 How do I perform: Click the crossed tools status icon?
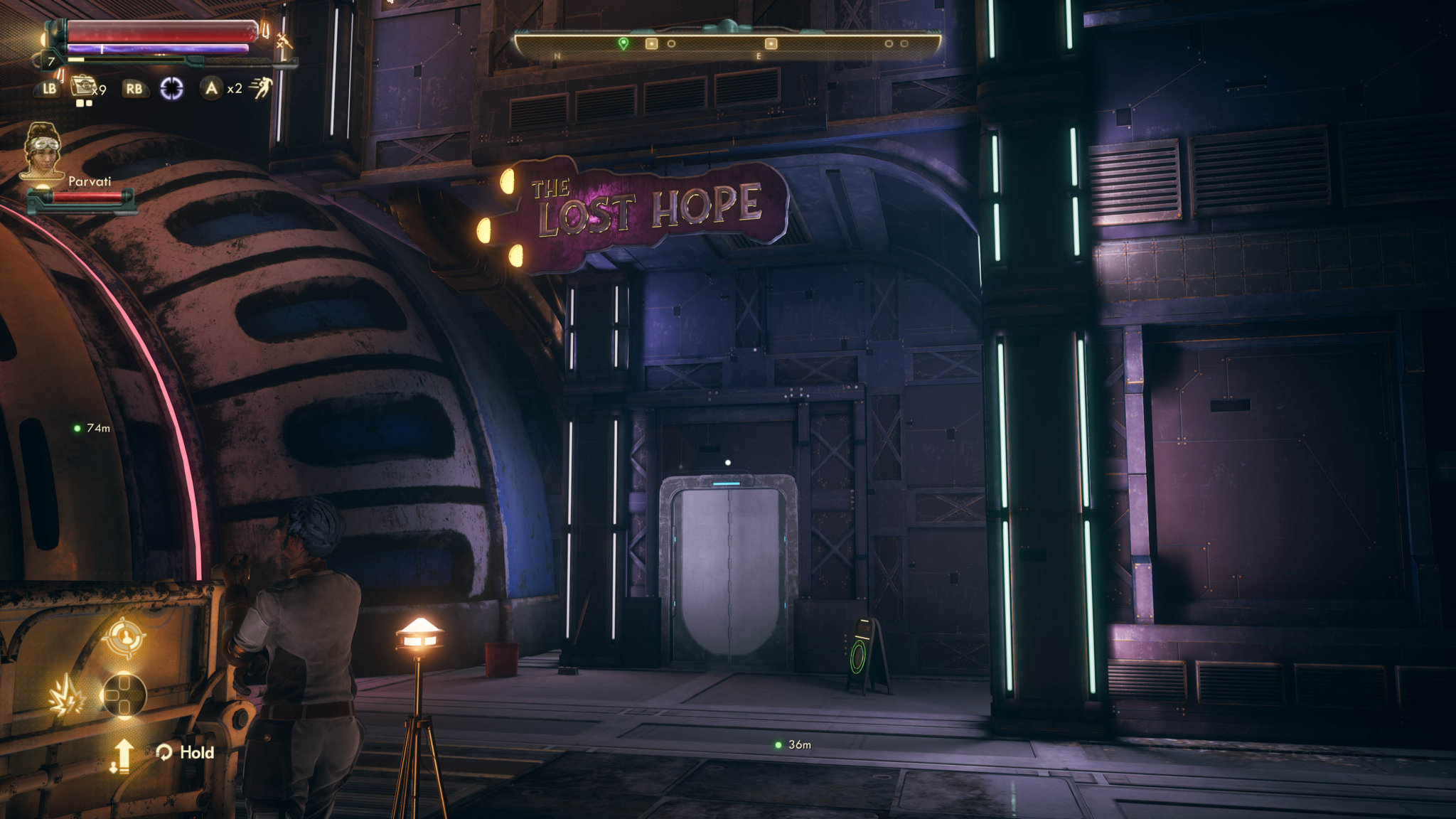[x=284, y=41]
